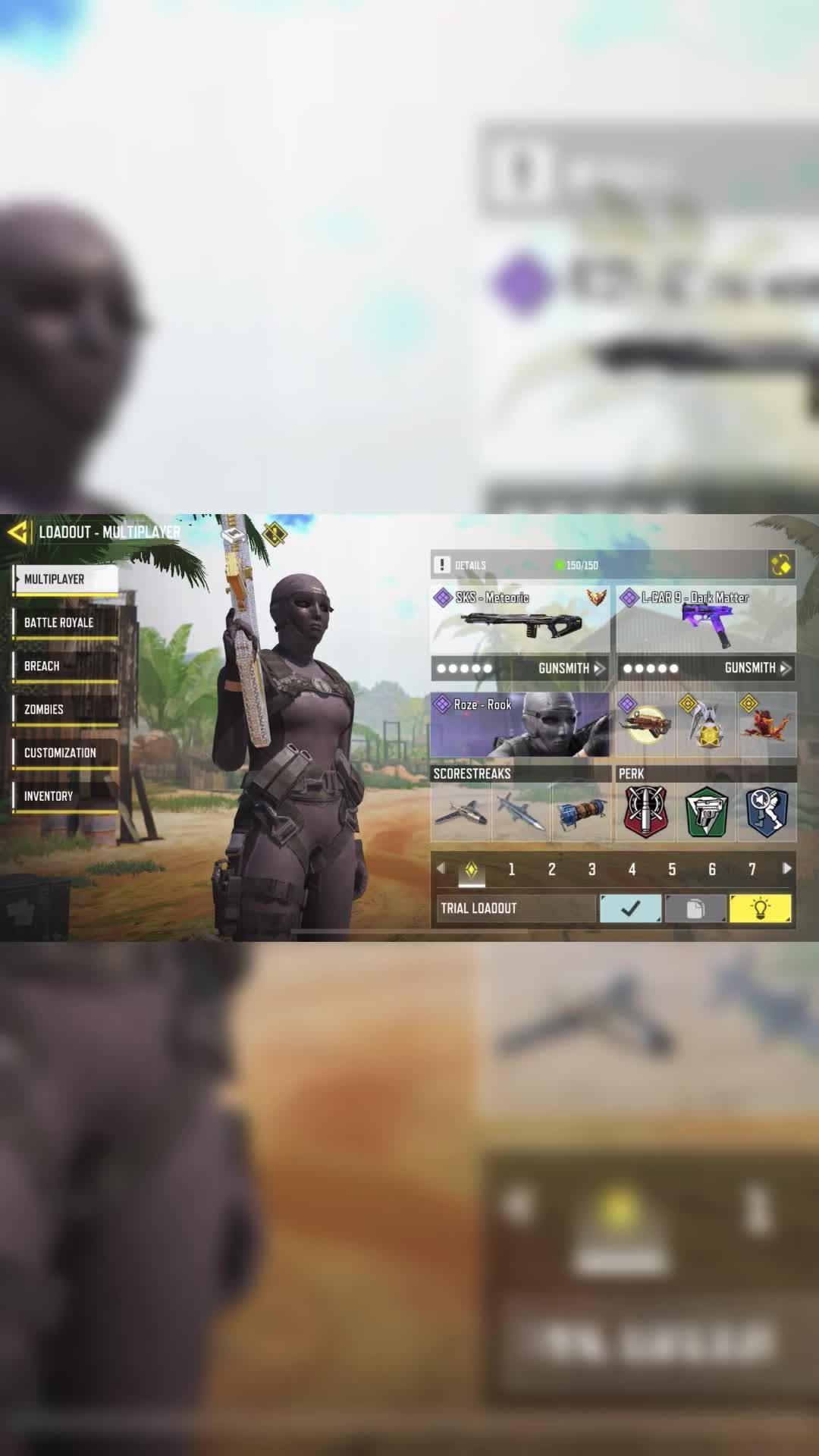
Task: Select the SKS - Meteoric primary weapon
Action: [x=519, y=619]
